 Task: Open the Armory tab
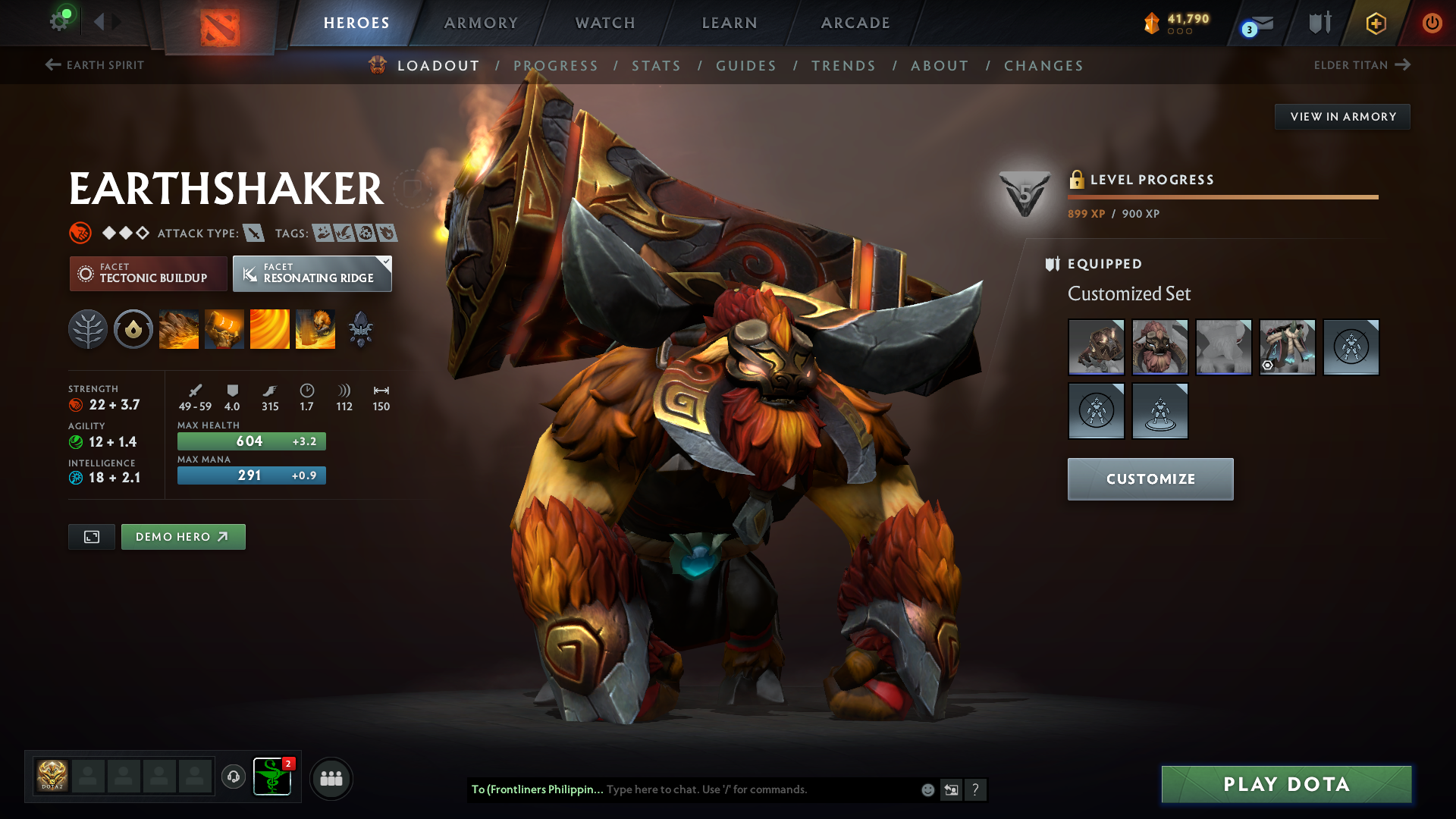(481, 23)
